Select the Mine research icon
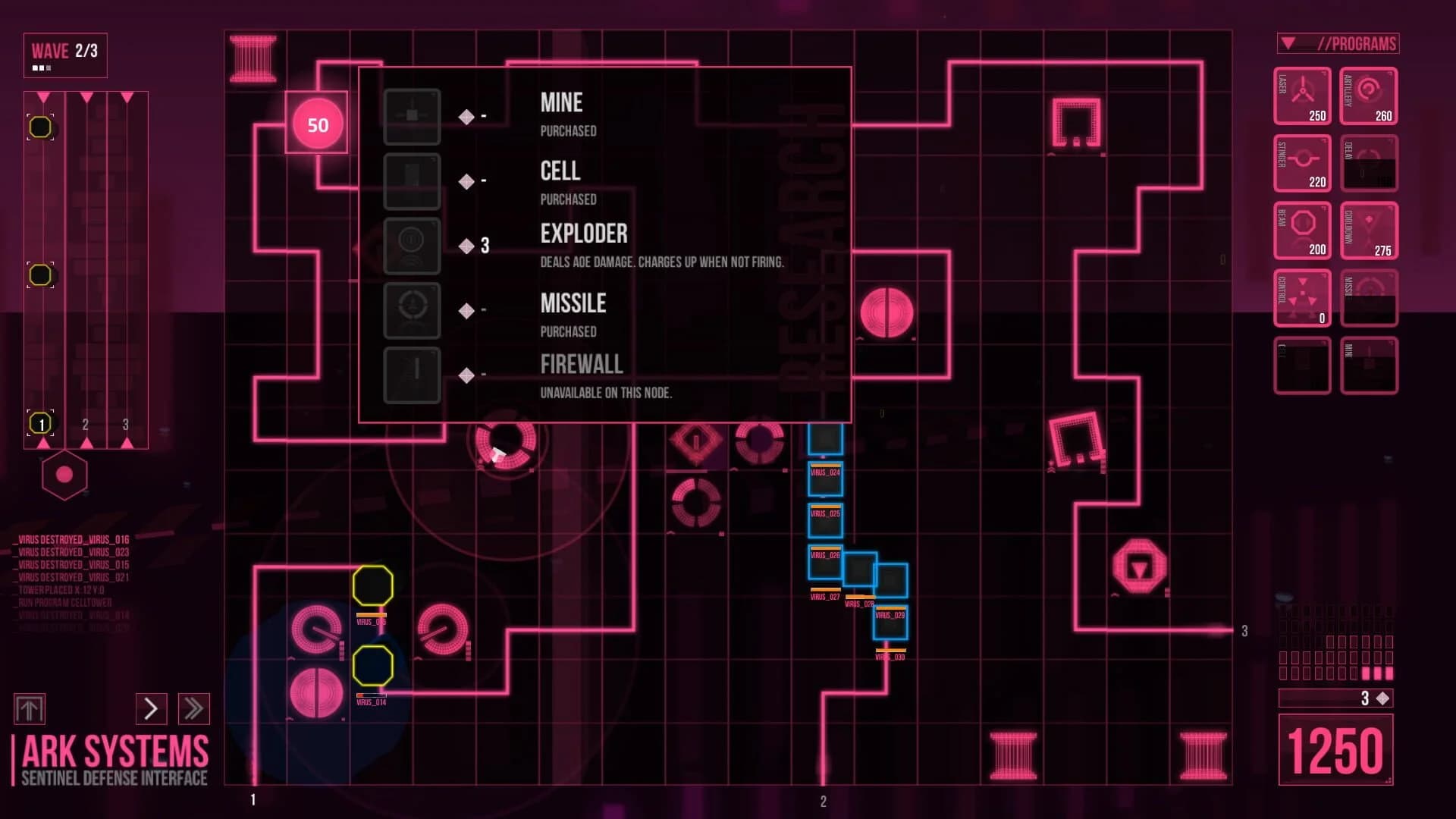 (x=412, y=116)
